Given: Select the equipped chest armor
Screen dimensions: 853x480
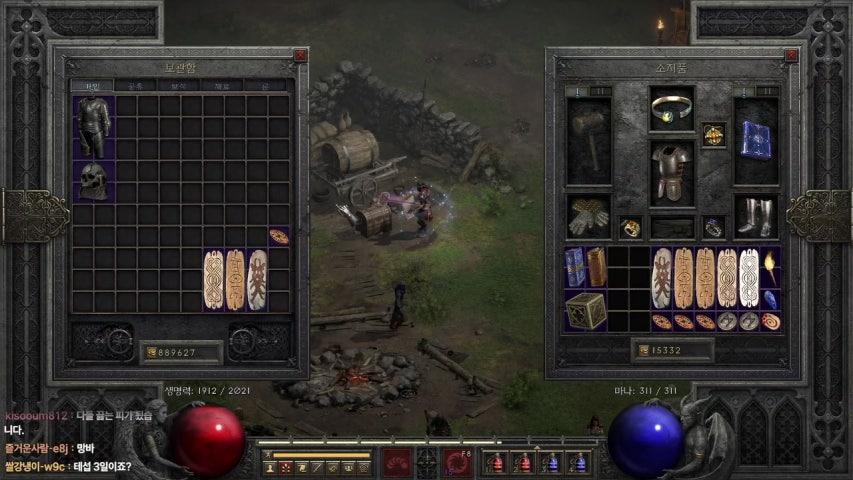Looking at the screenshot, I should 671,171.
